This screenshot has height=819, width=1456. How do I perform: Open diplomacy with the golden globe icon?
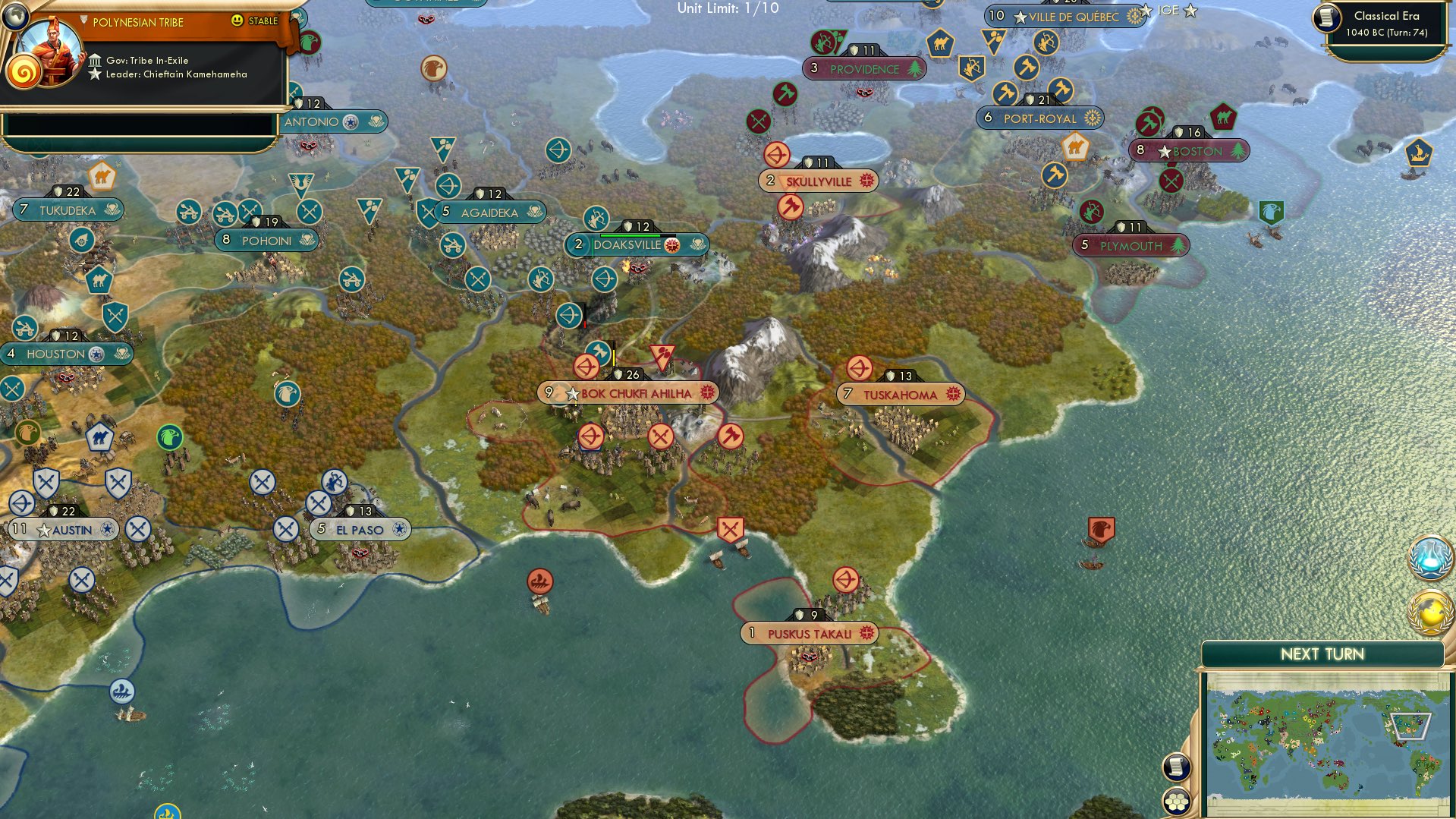(x=1430, y=612)
